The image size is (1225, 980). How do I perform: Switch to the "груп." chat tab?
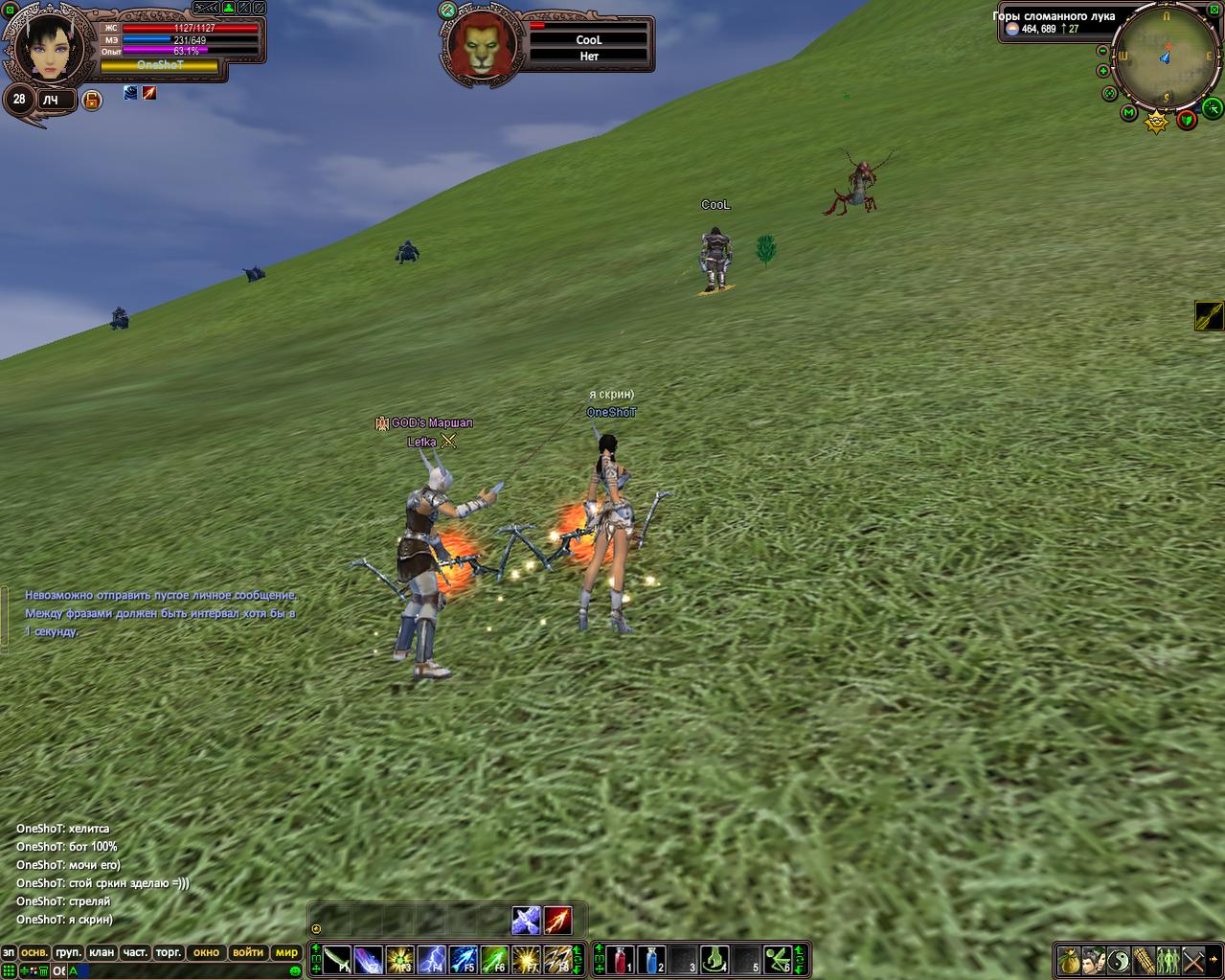[68, 952]
